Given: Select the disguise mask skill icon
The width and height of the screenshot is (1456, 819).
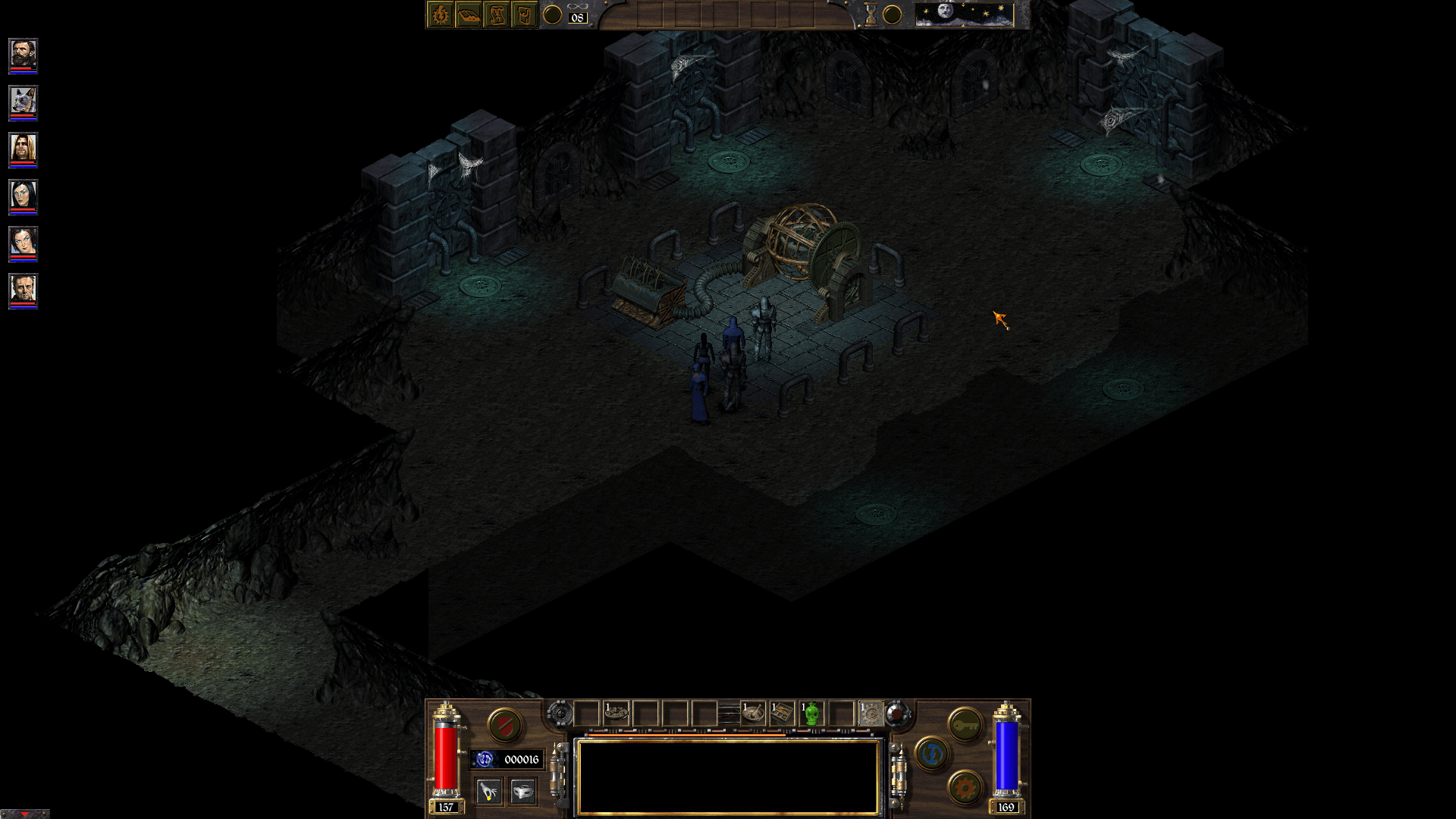Looking at the screenshot, I should point(523,790).
